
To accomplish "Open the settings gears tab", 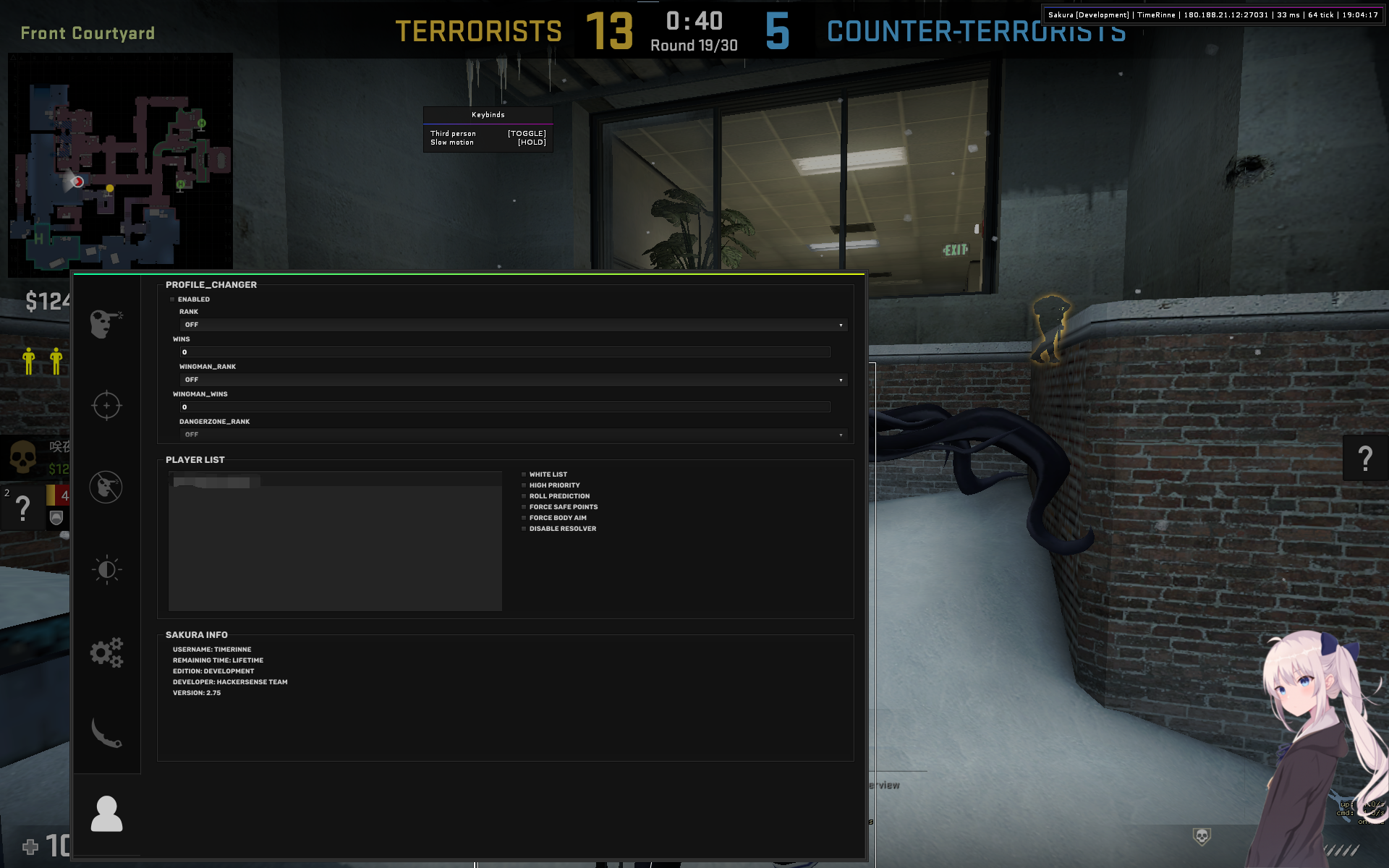I will (x=106, y=652).
